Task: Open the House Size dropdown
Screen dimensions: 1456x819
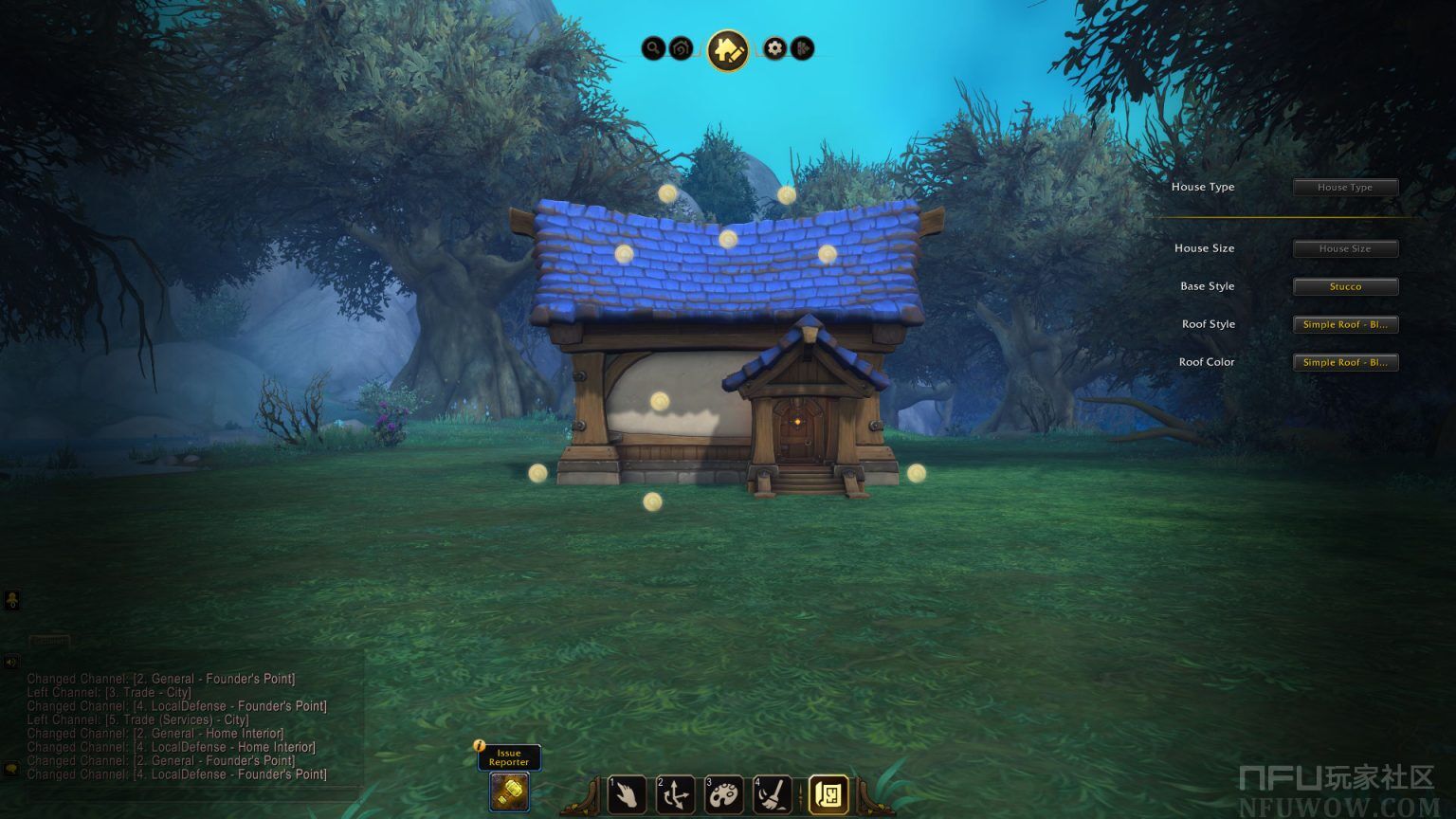Action: coord(1345,248)
